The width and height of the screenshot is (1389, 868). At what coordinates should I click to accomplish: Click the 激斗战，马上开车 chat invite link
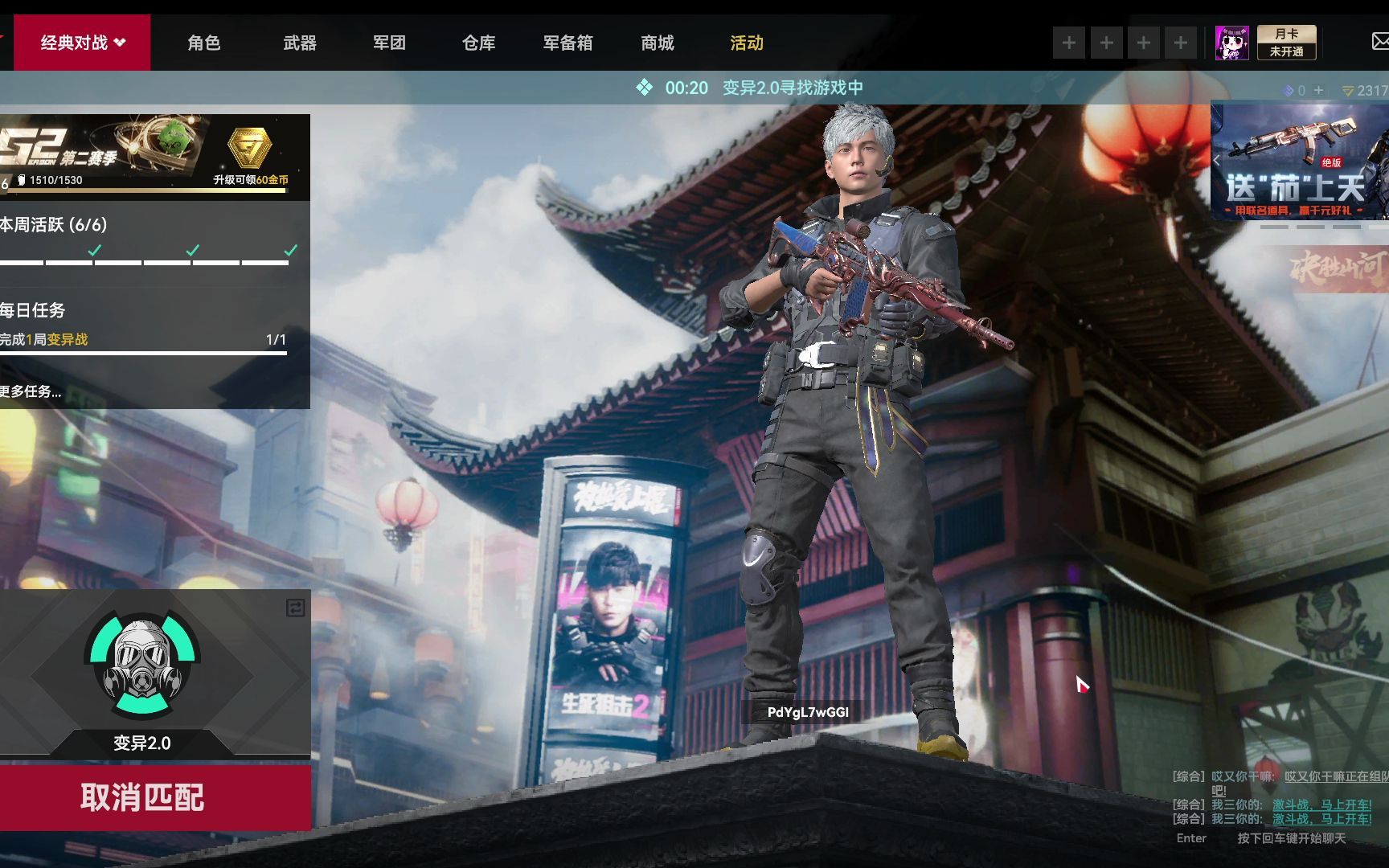(1321, 805)
